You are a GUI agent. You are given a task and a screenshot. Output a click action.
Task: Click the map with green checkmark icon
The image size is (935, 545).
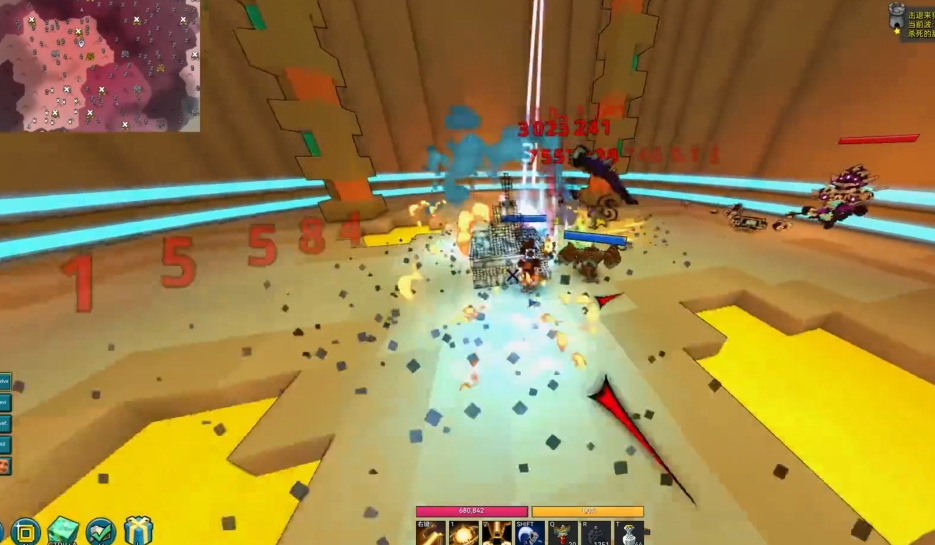(x=101, y=531)
